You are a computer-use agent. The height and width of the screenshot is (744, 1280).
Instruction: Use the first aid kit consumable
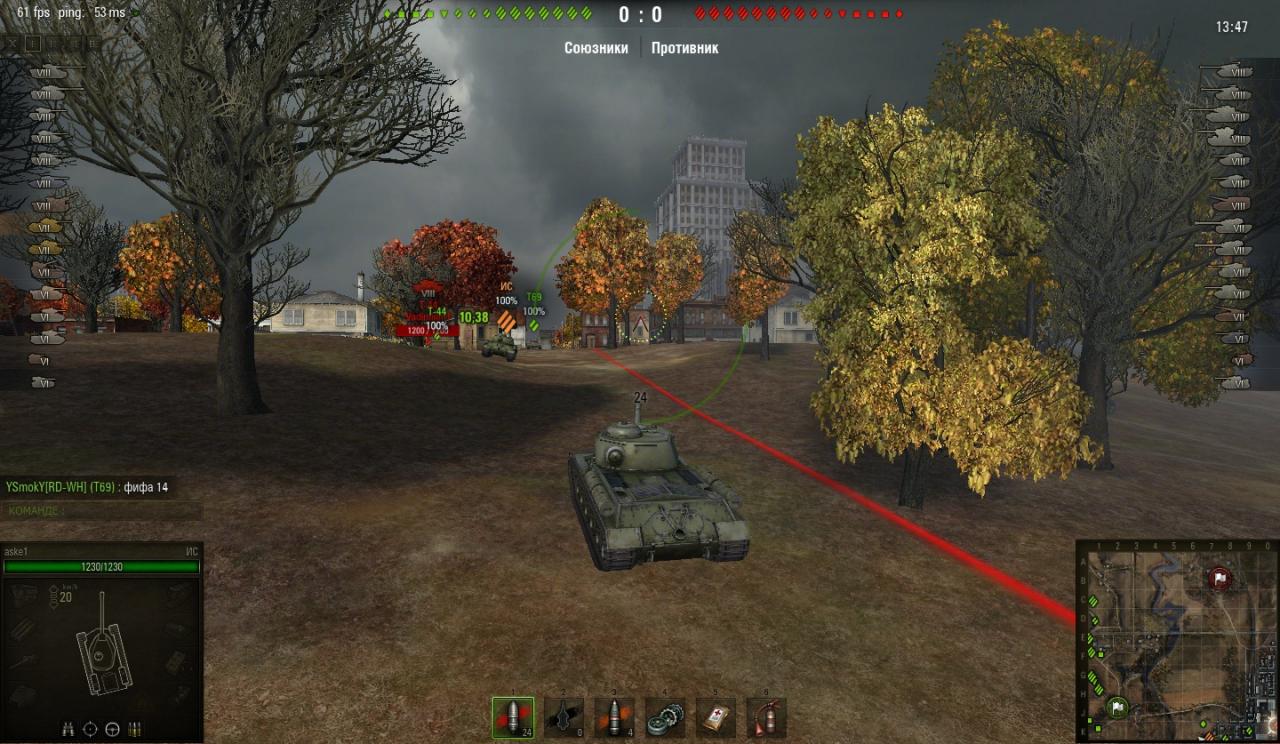716,717
